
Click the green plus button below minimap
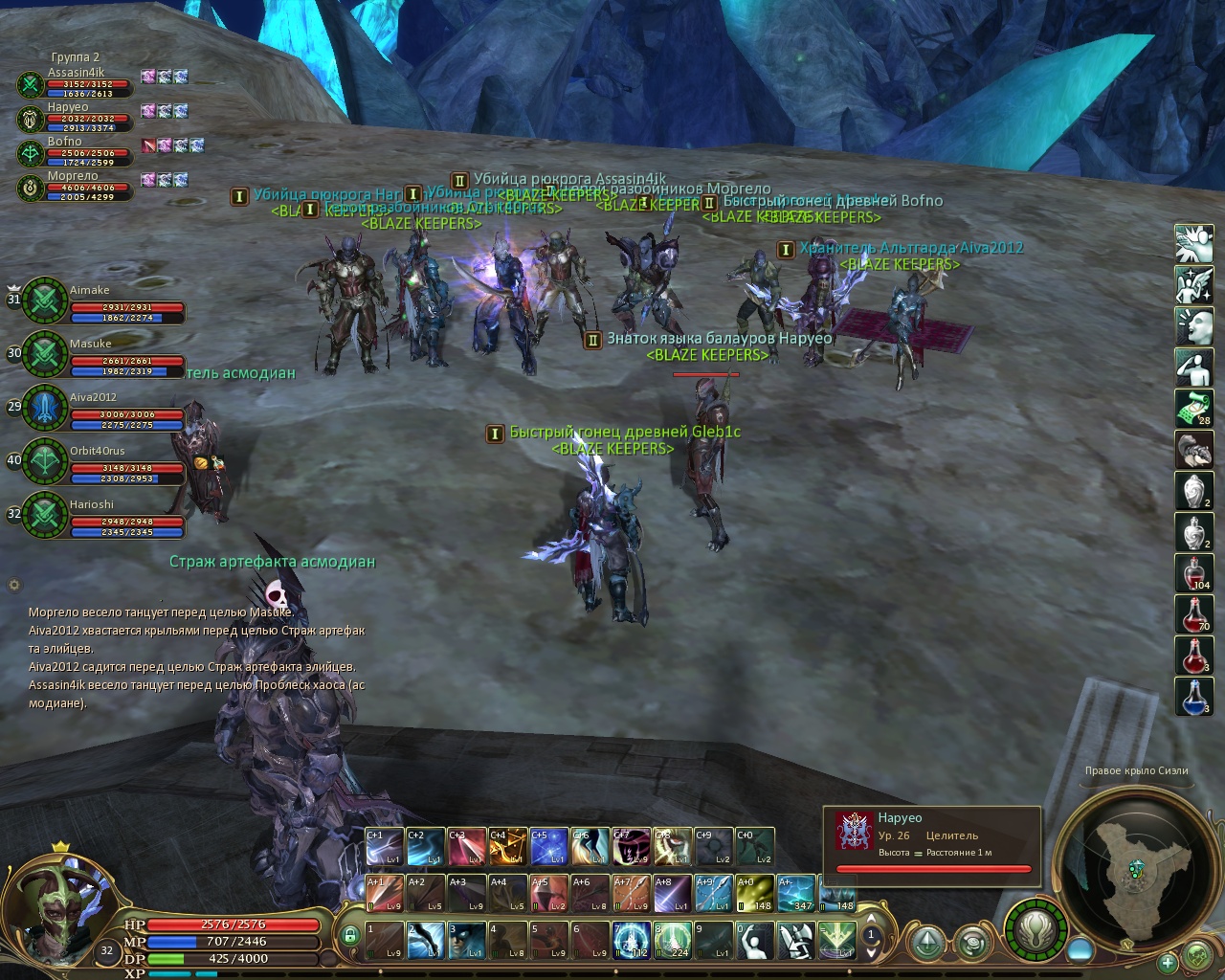[x=1167, y=962]
